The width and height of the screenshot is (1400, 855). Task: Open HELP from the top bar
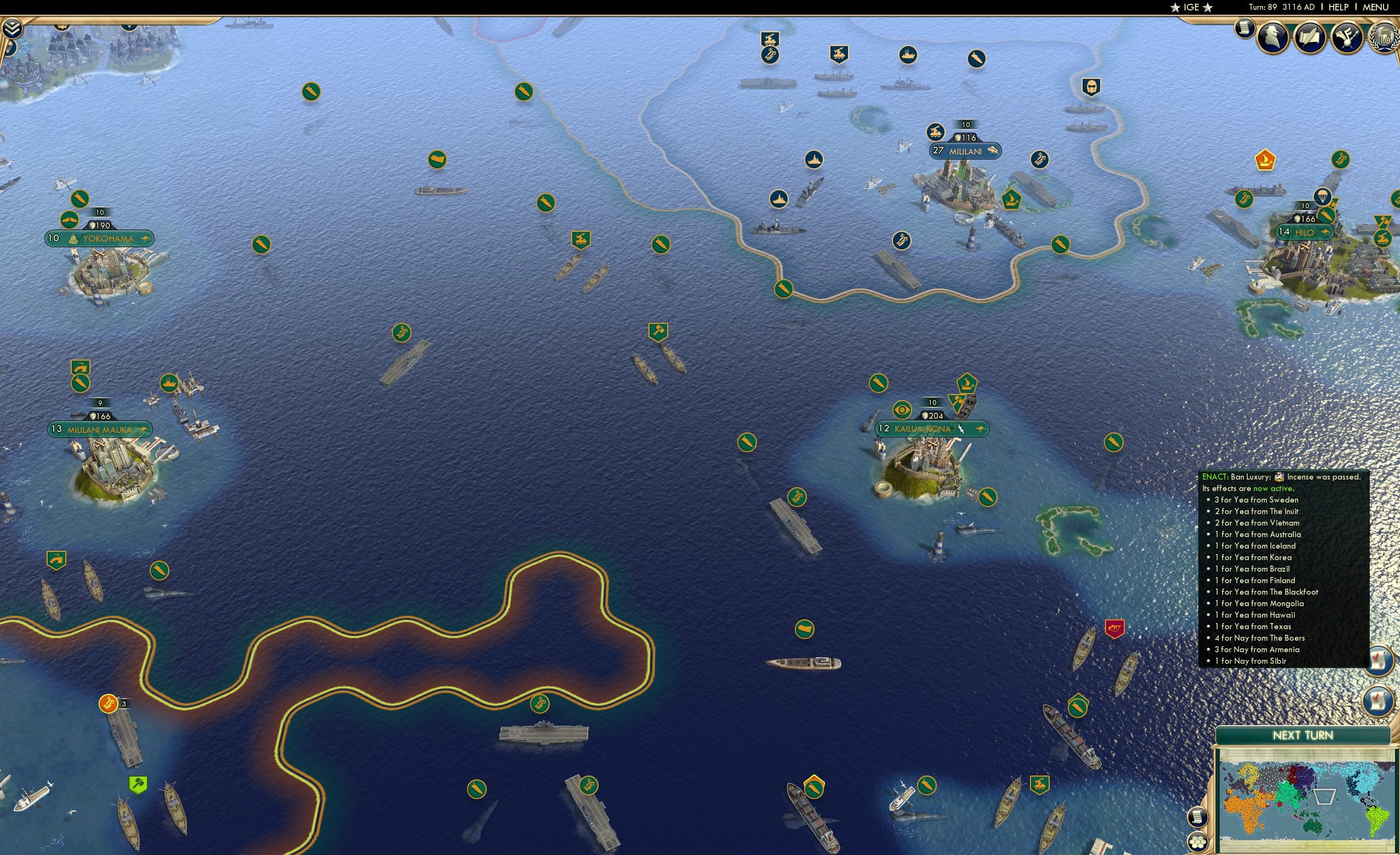pos(1338,7)
